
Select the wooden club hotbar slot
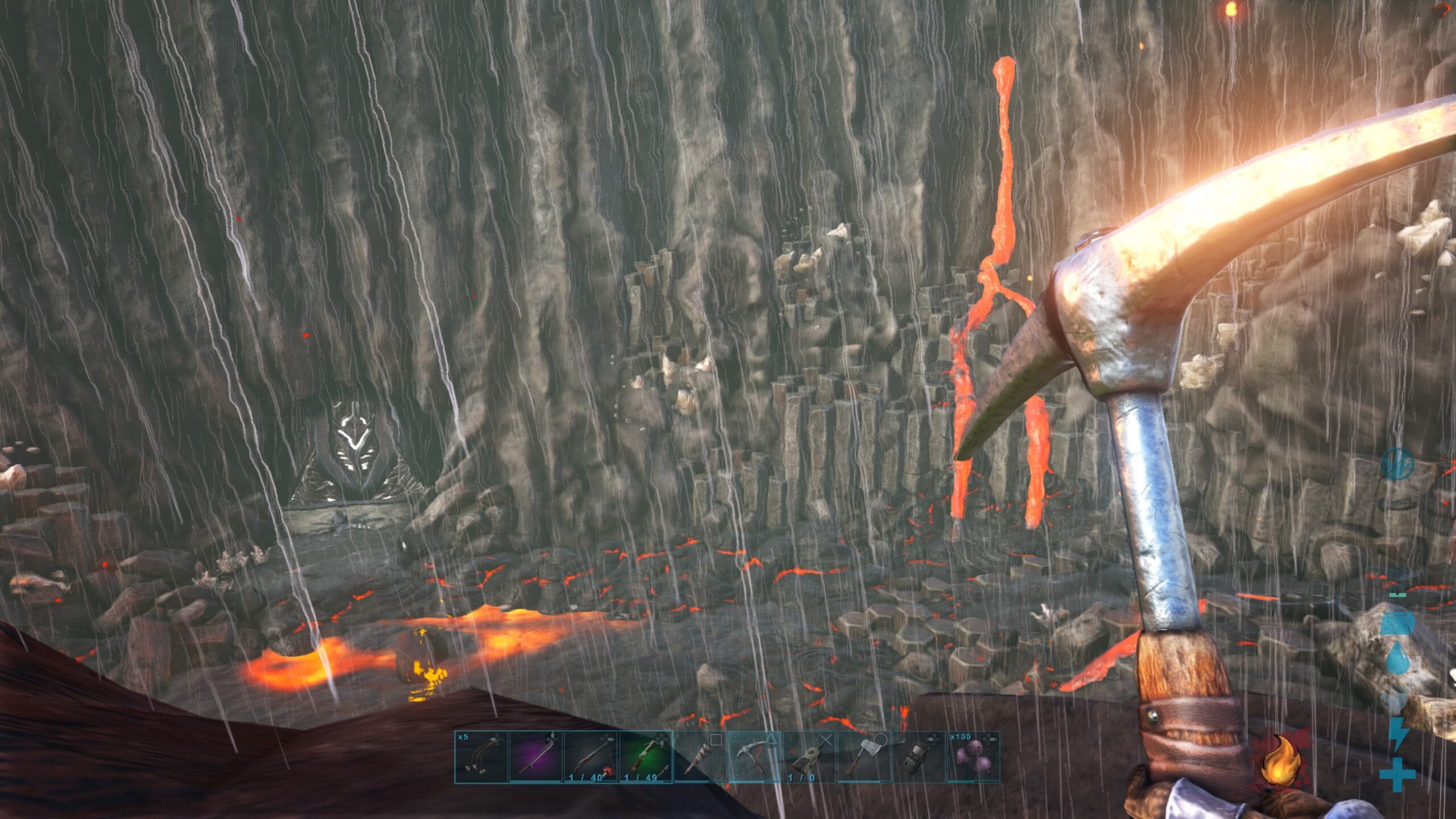700,756
